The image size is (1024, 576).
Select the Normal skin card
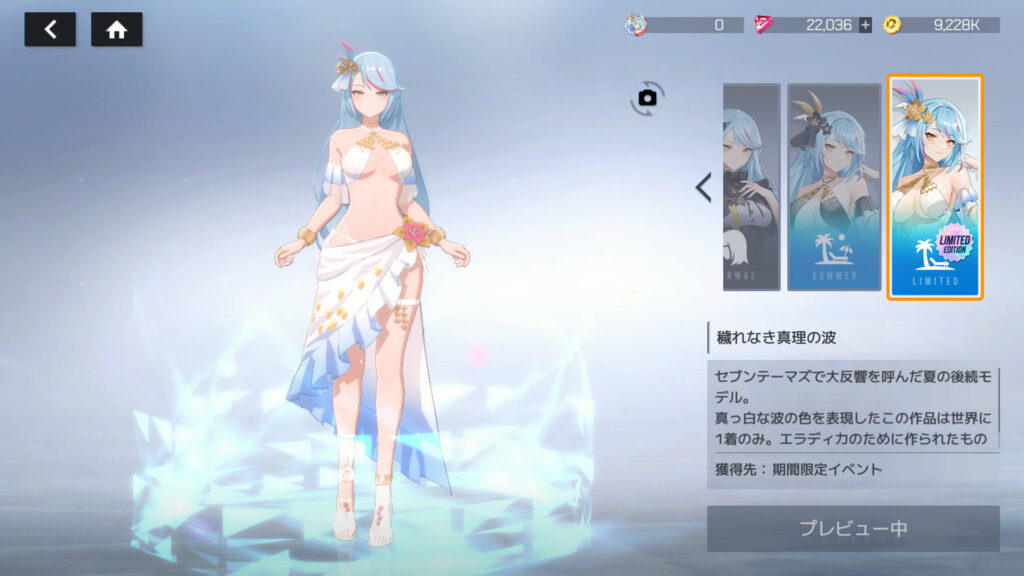pos(751,187)
